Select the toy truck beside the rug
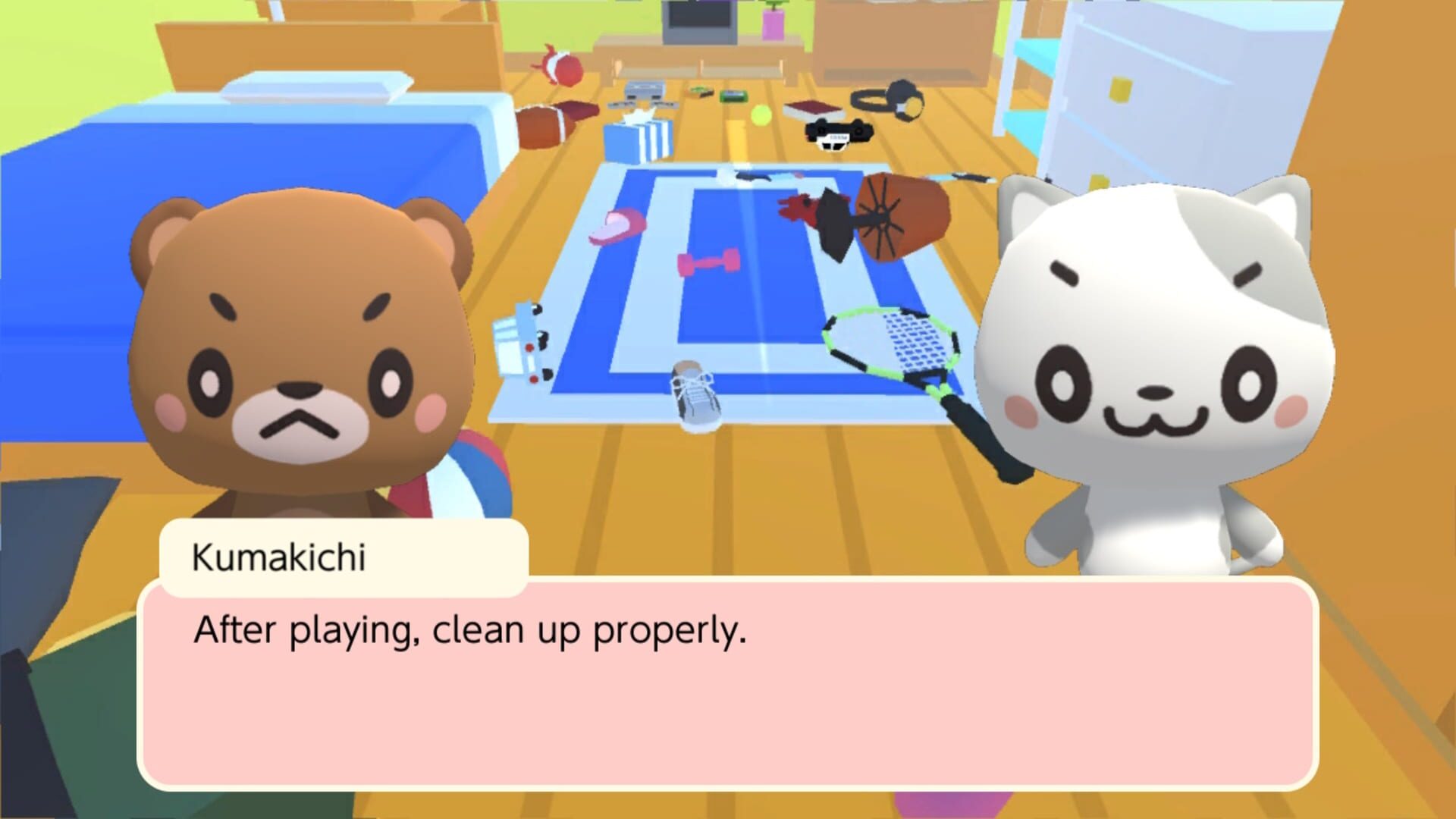Image resolution: width=1456 pixels, height=819 pixels. pos(524,341)
